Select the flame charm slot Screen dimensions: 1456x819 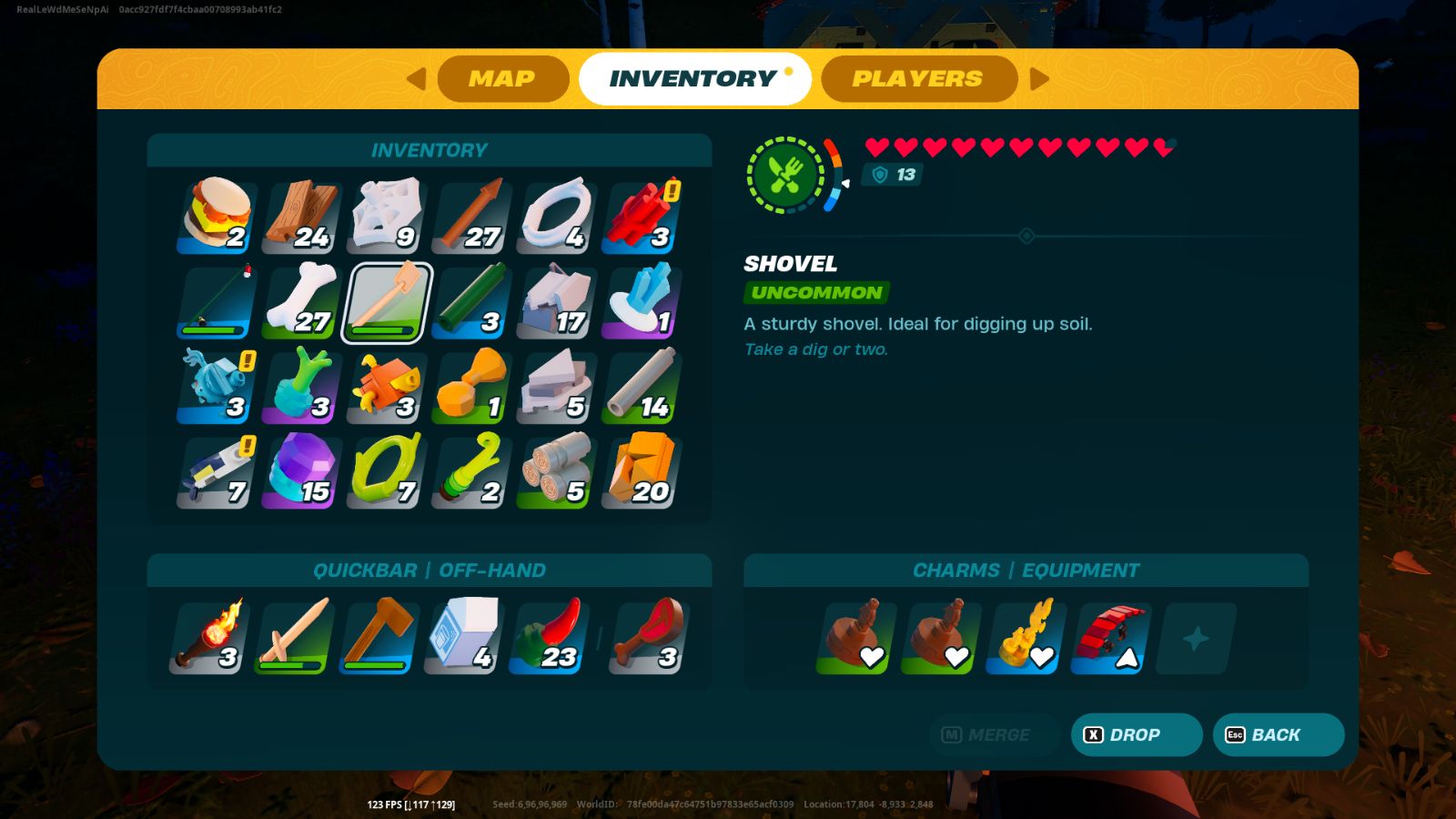(x=1026, y=636)
